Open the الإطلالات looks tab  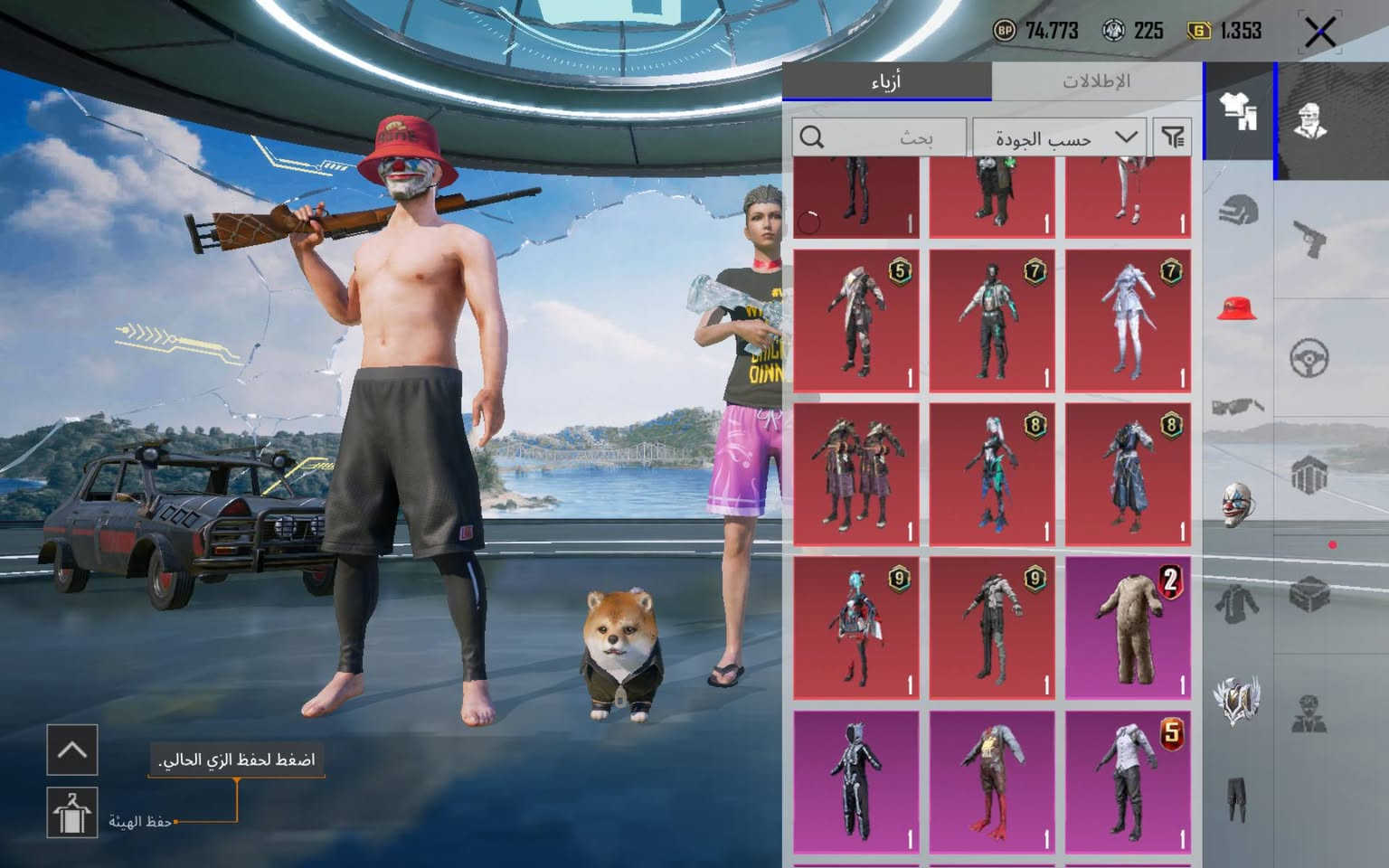pyautogui.click(x=1096, y=81)
